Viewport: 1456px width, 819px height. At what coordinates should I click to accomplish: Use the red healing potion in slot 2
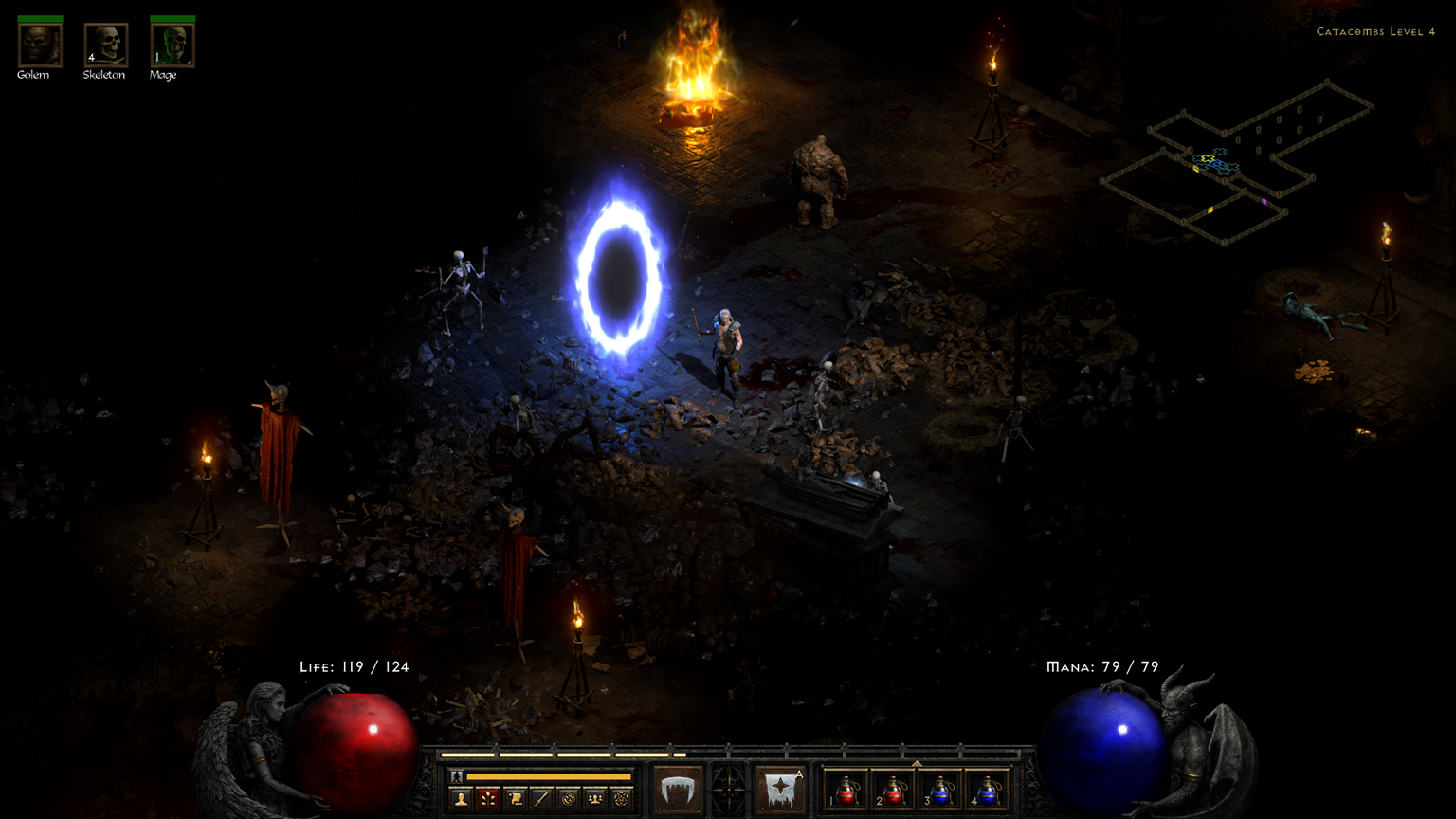click(893, 791)
